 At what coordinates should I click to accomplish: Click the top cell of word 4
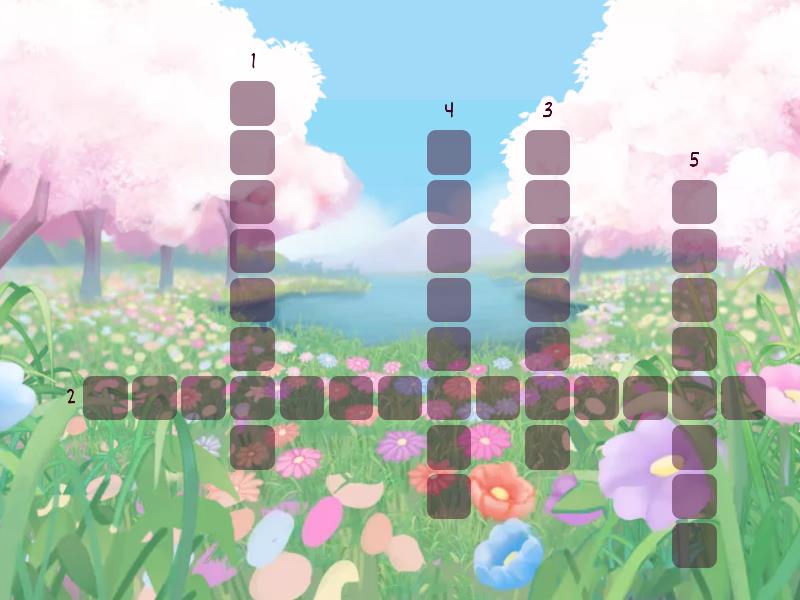click(449, 152)
